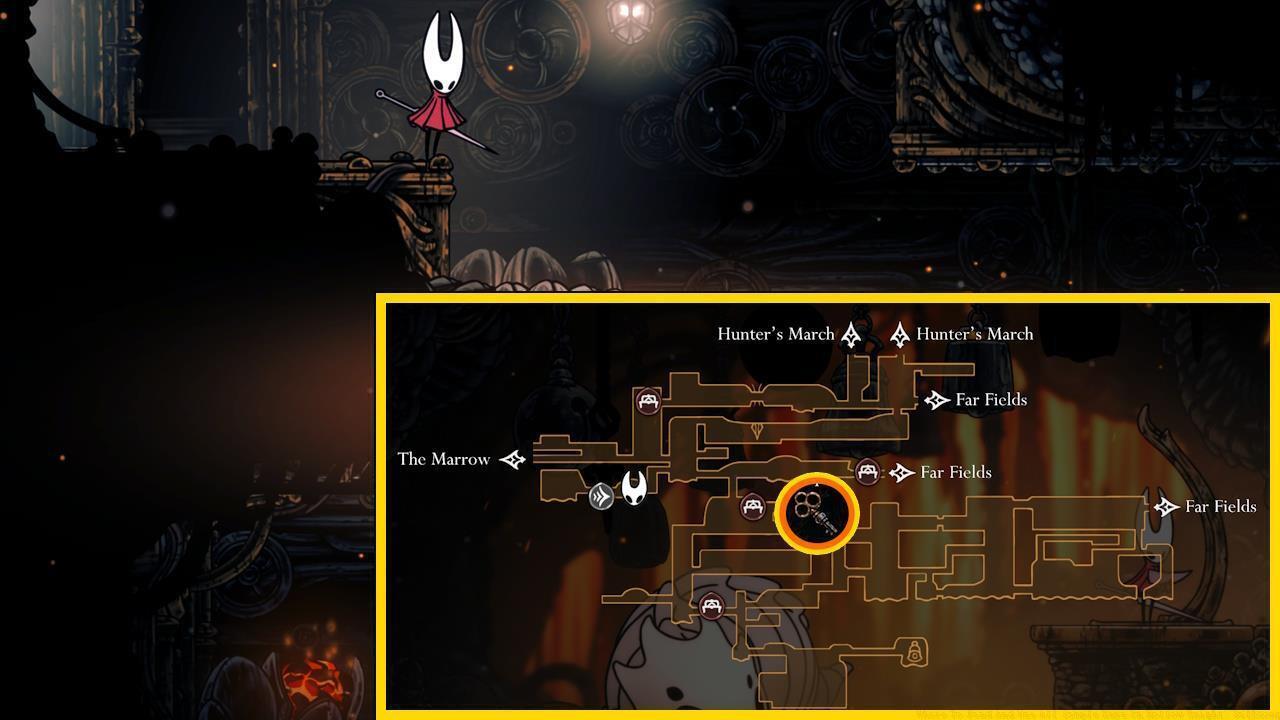Click the bottom-right Far Fields exit arrow
This screenshot has height=720, width=1280.
coord(1165,507)
